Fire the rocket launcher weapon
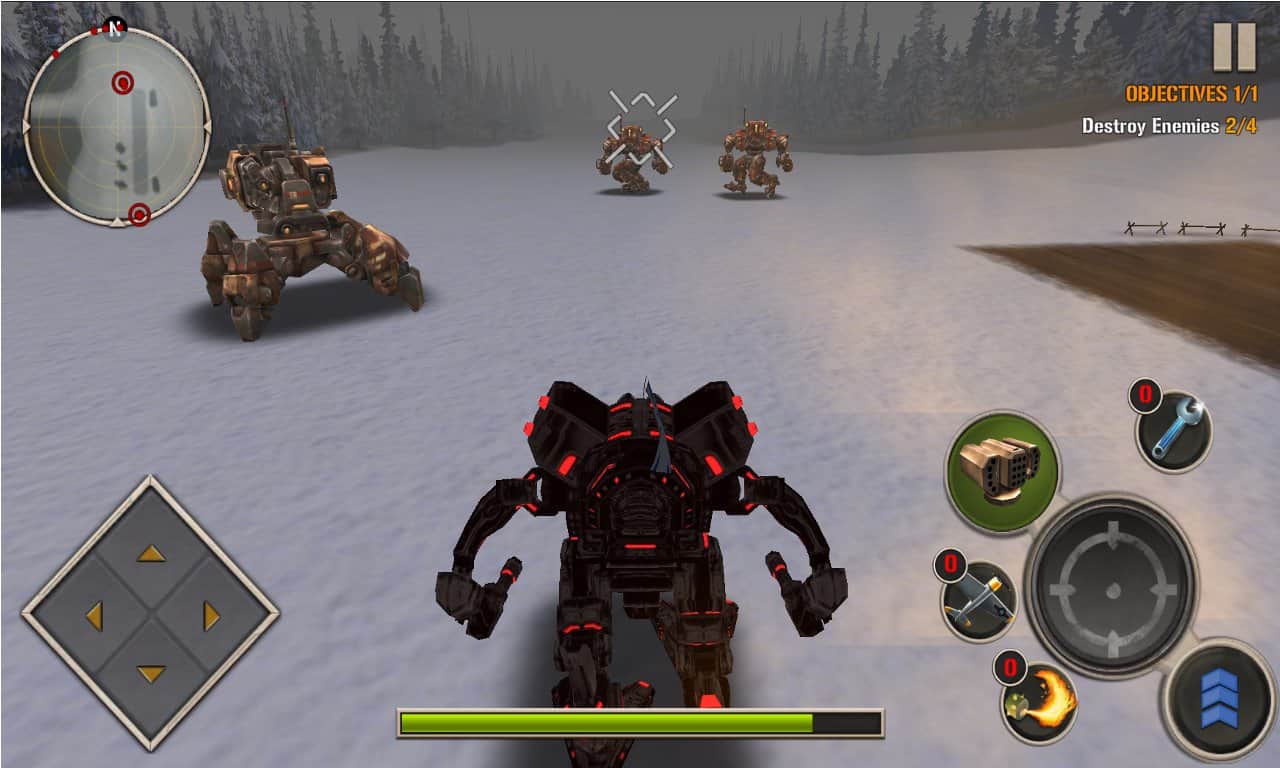 coord(1005,470)
